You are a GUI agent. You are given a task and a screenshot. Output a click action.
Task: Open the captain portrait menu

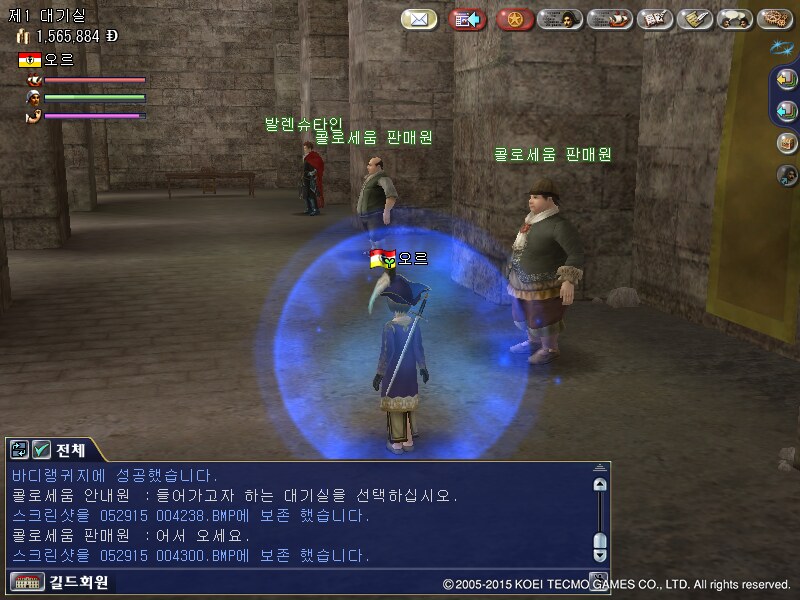[x=560, y=19]
